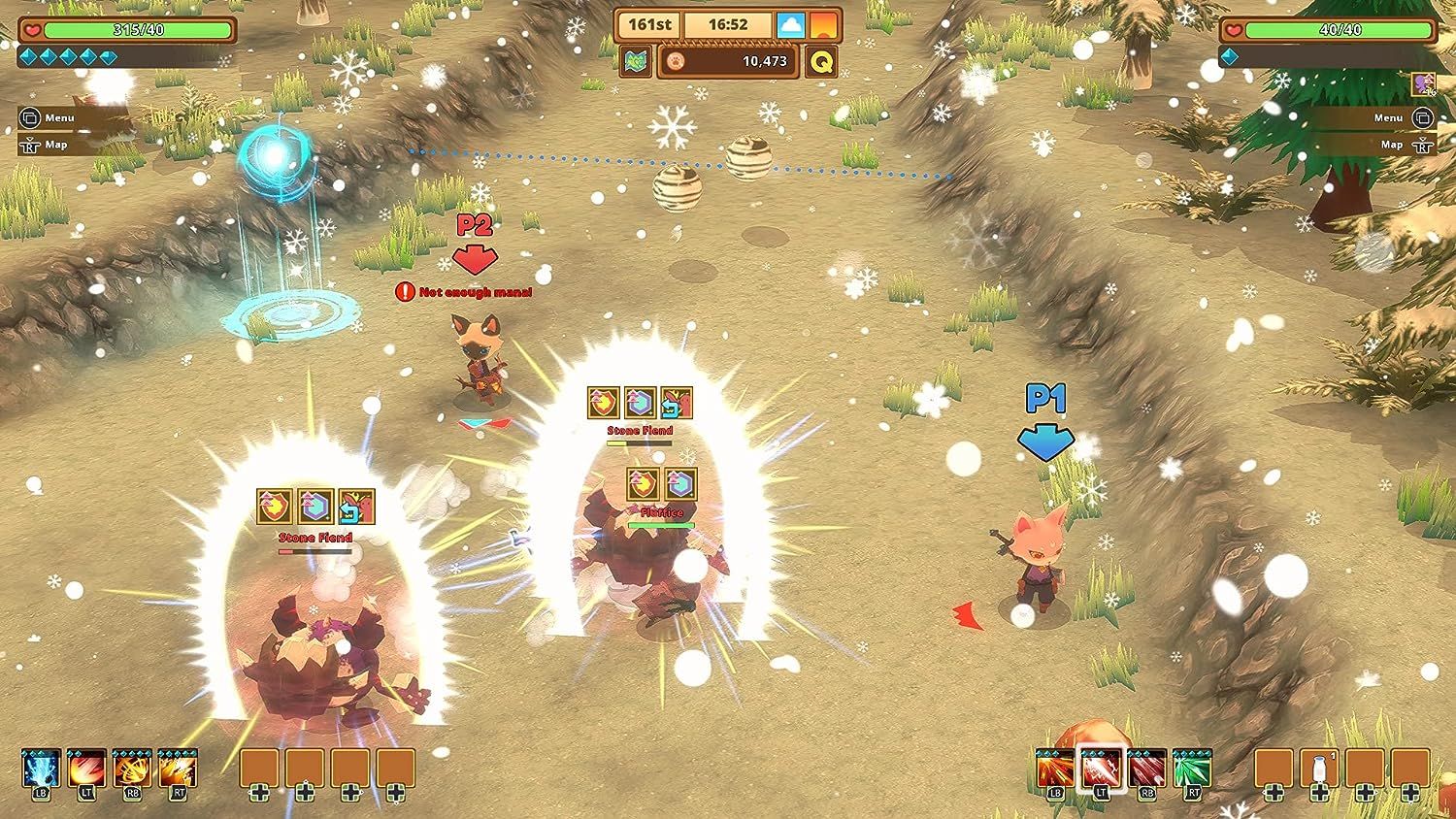The width and height of the screenshot is (1456, 819).
Task: Open the world map icon beside the clock
Action: coord(638,60)
